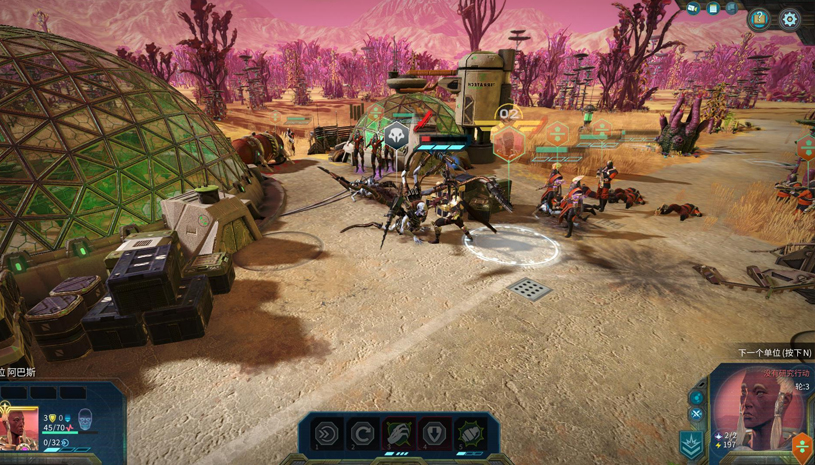Click the teal orb round icon
This screenshot has width=815, height=465.
pyautogui.click(x=697, y=397)
